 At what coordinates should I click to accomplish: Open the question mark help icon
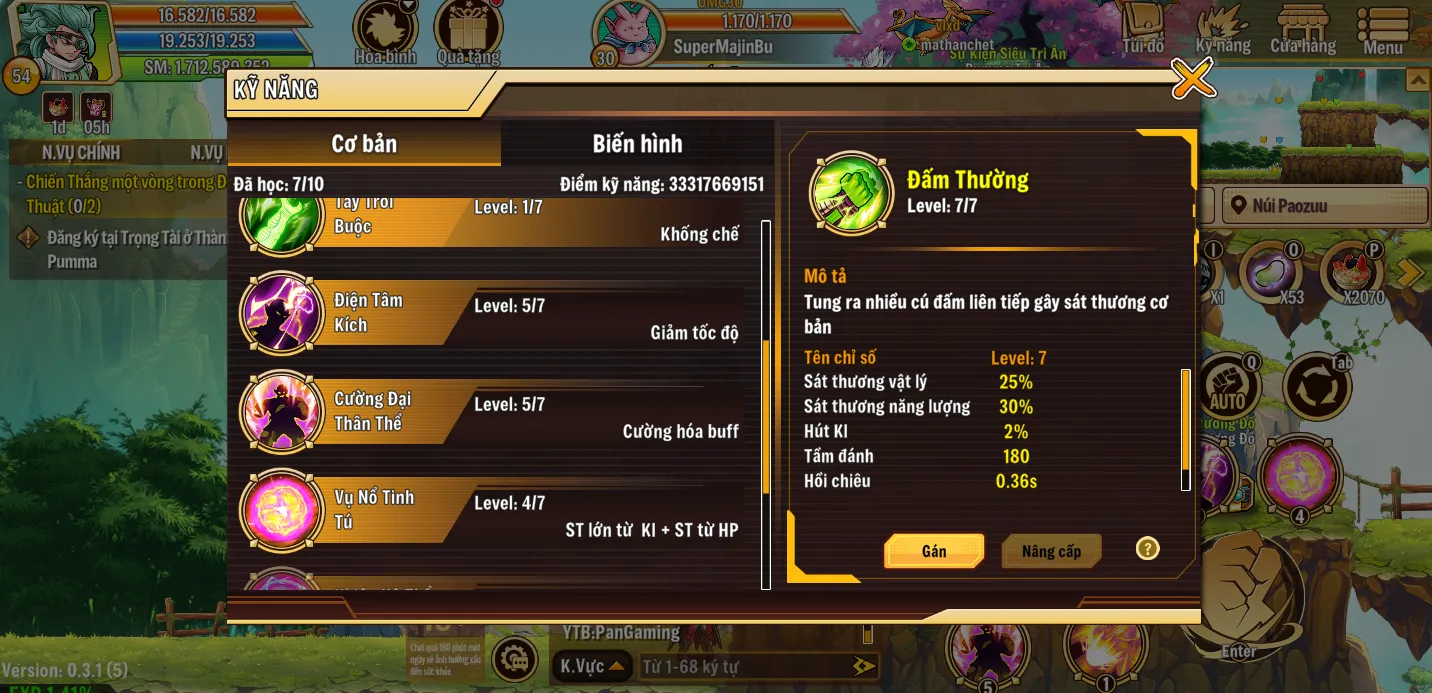point(1147,548)
